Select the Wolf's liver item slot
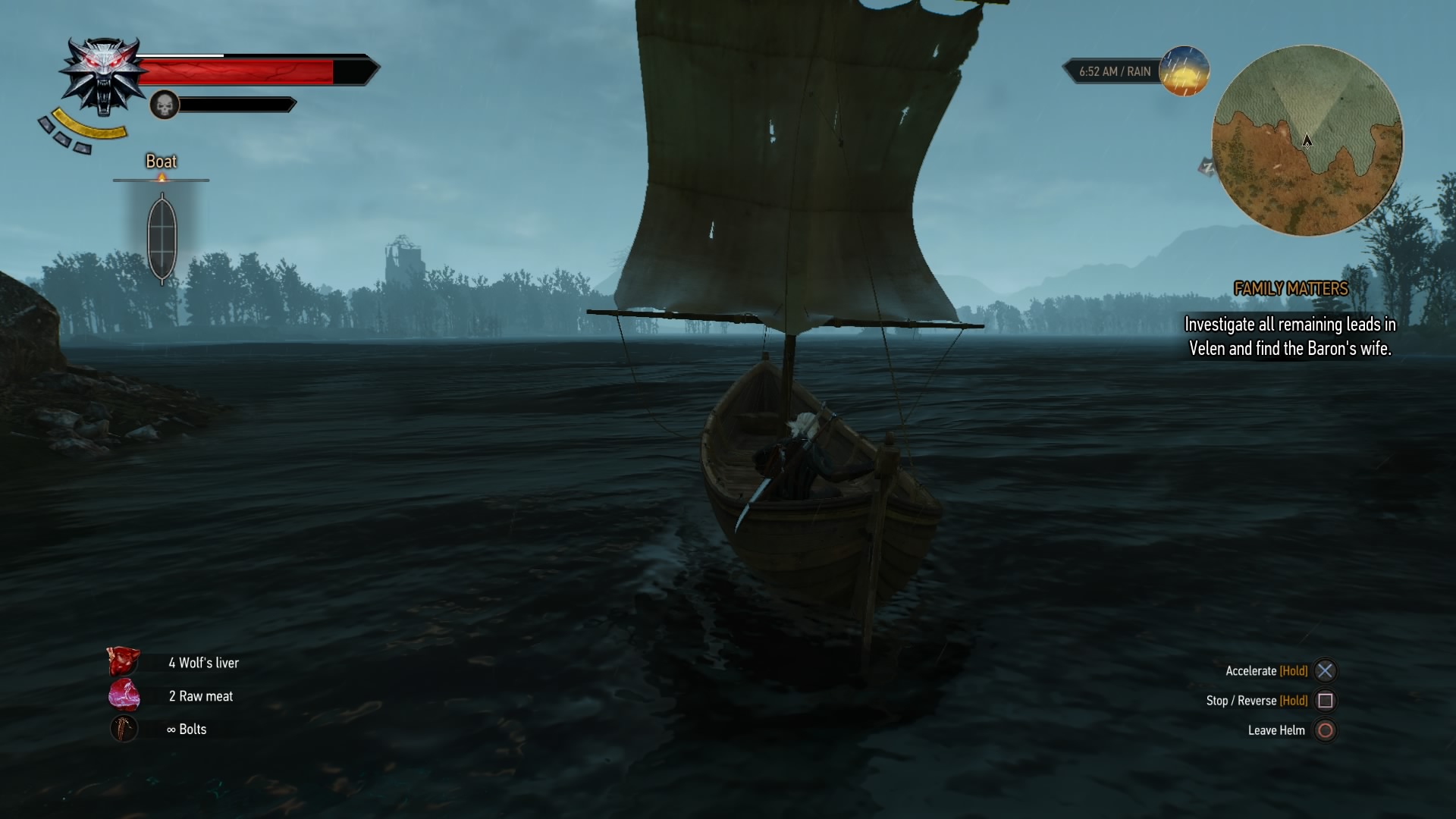 coord(124,662)
